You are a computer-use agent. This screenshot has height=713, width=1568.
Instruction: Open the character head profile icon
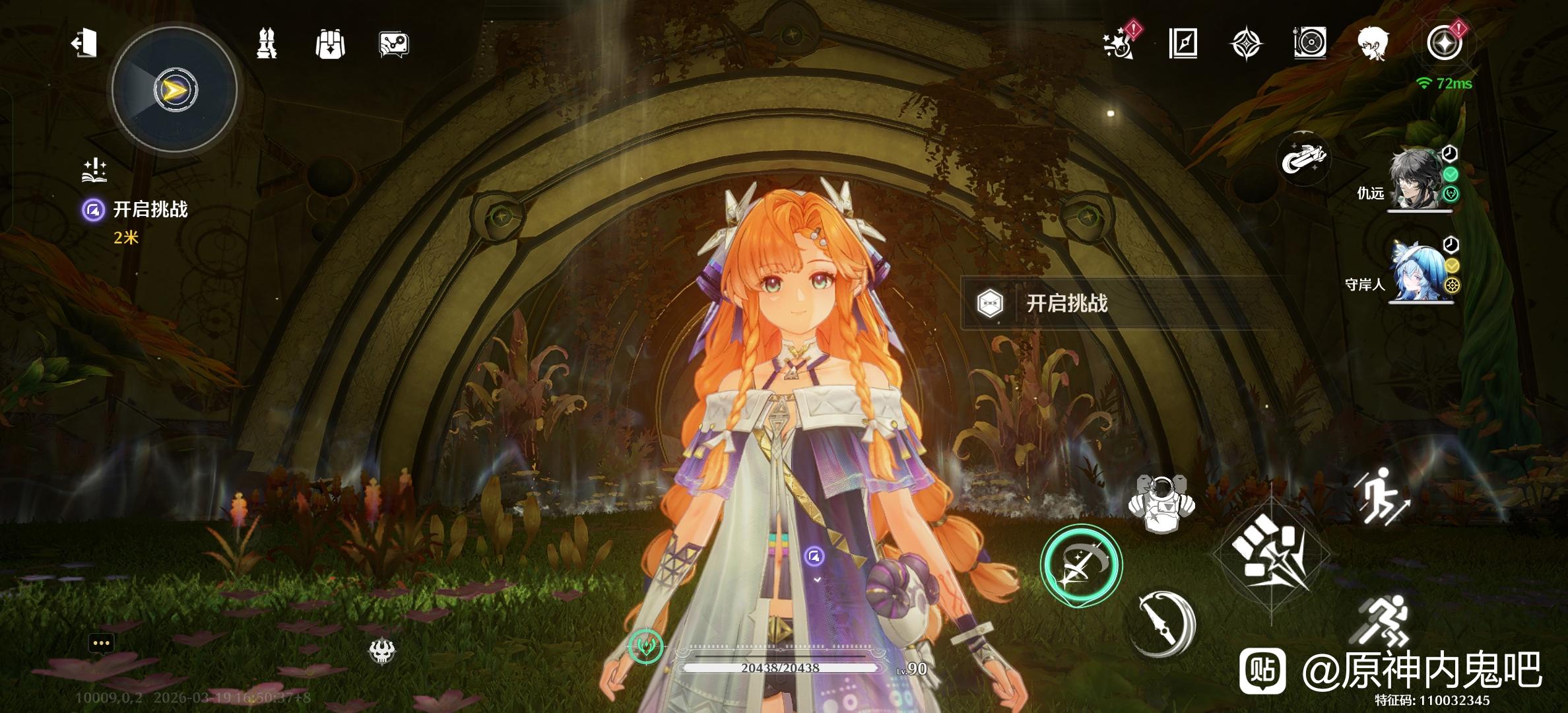pos(1373,44)
